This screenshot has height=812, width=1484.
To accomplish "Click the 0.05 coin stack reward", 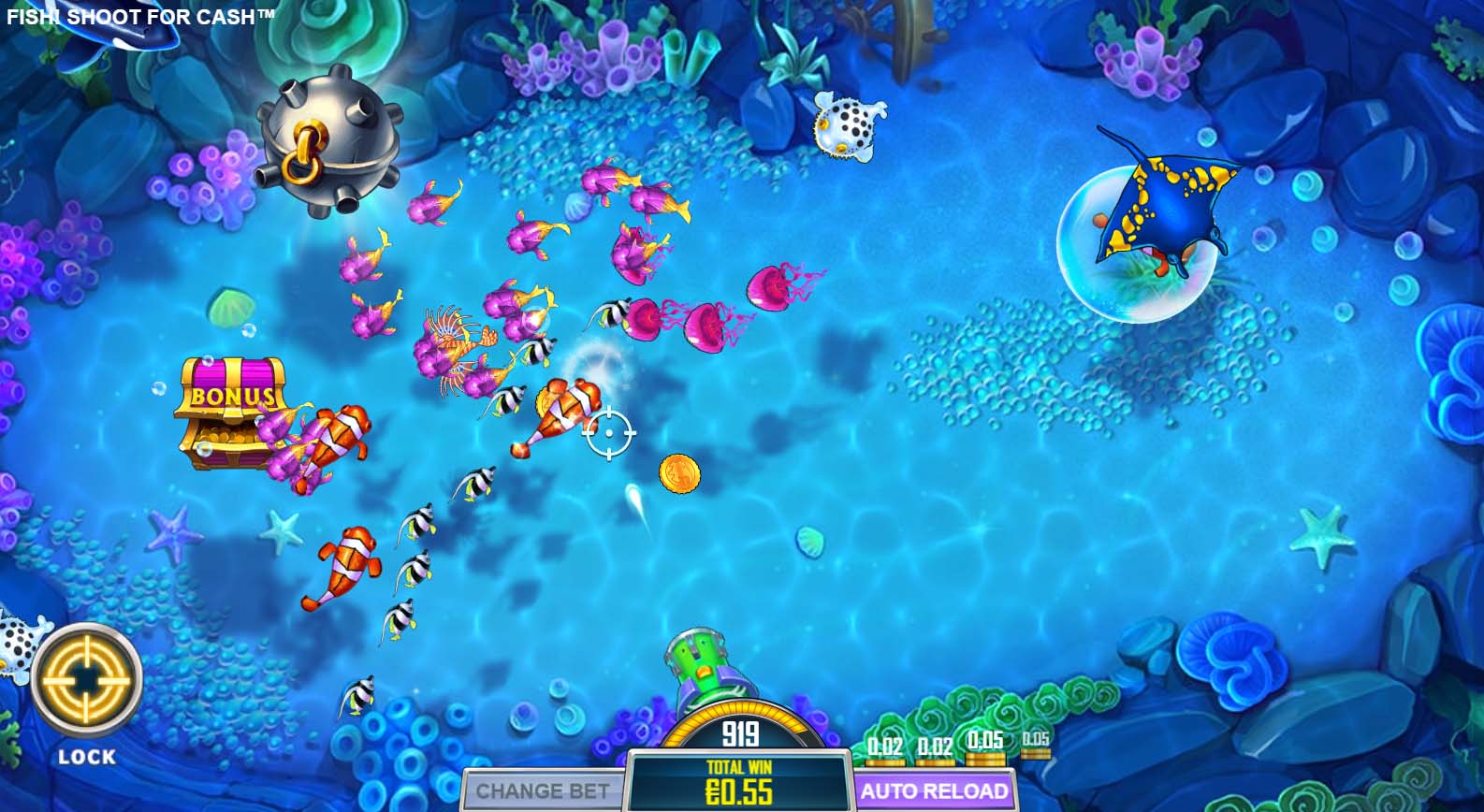I will pos(983,748).
